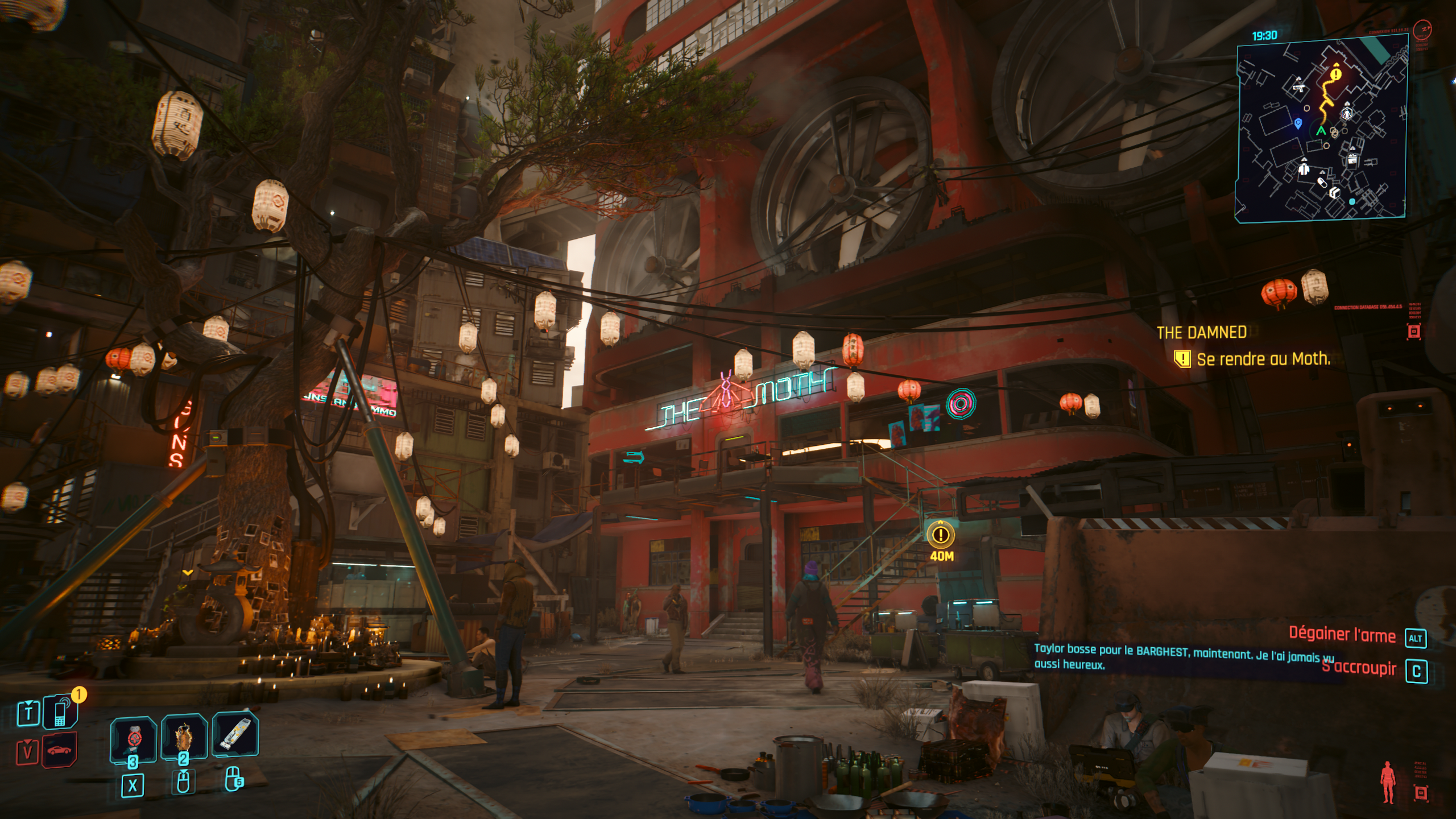Click the yellow 40M objective waypoint marker

click(941, 535)
